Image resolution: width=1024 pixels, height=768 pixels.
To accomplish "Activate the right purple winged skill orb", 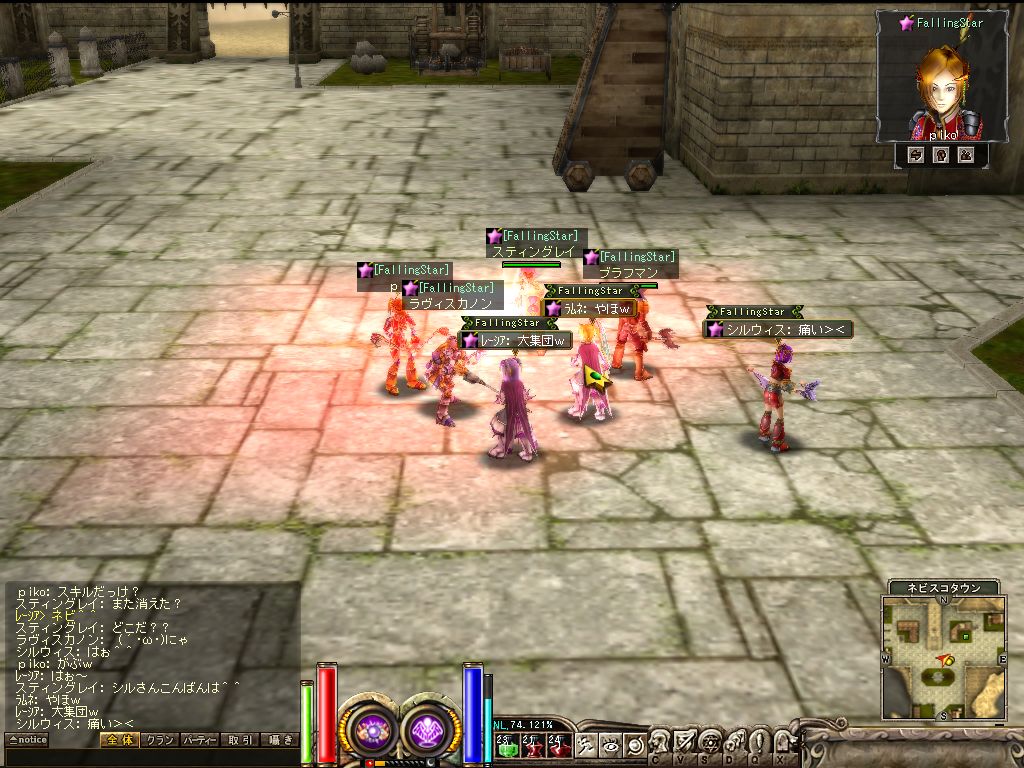I will tap(430, 732).
